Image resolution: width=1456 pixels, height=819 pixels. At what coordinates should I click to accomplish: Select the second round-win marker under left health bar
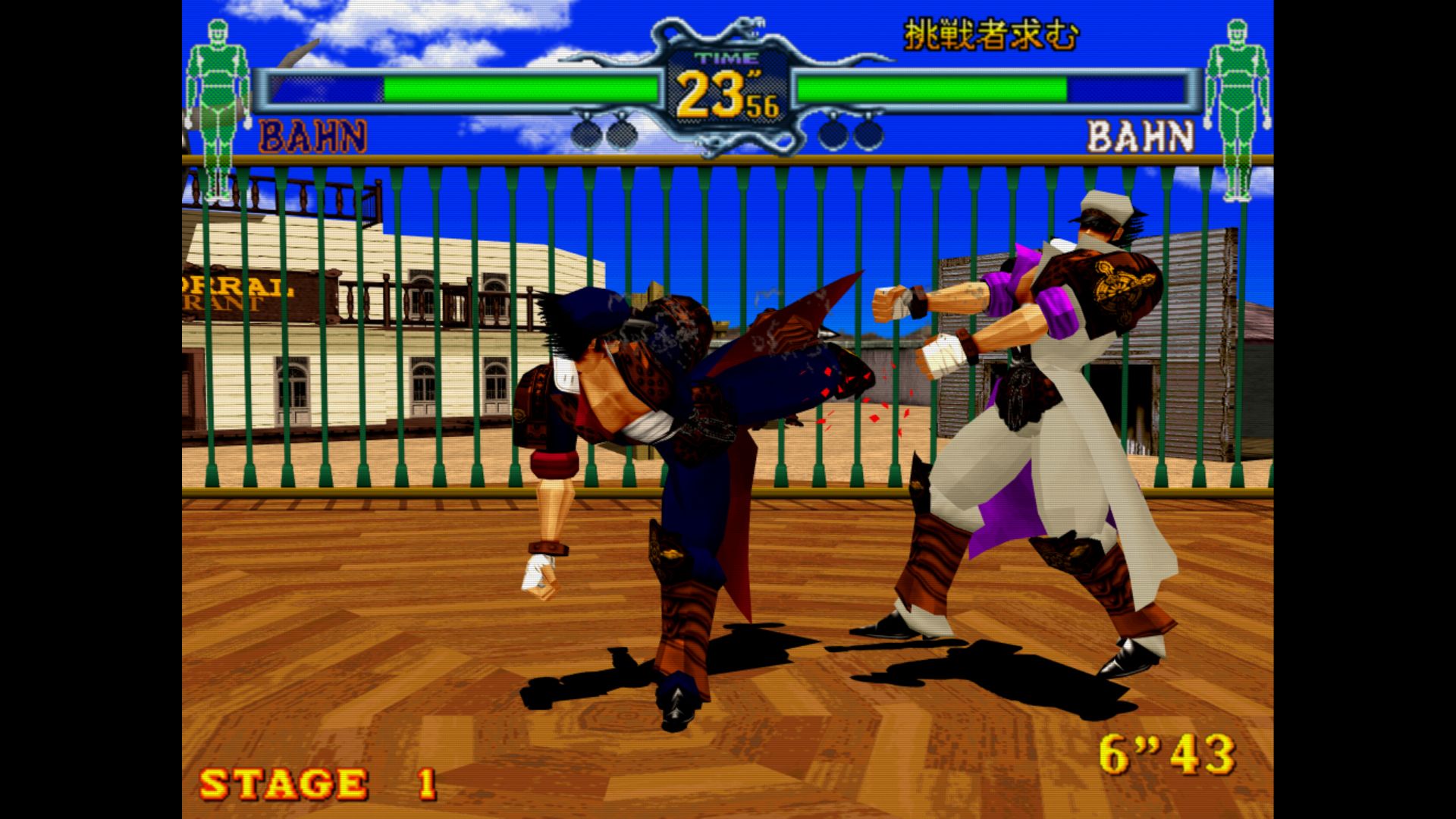pyautogui.click(x=622, y=133)
